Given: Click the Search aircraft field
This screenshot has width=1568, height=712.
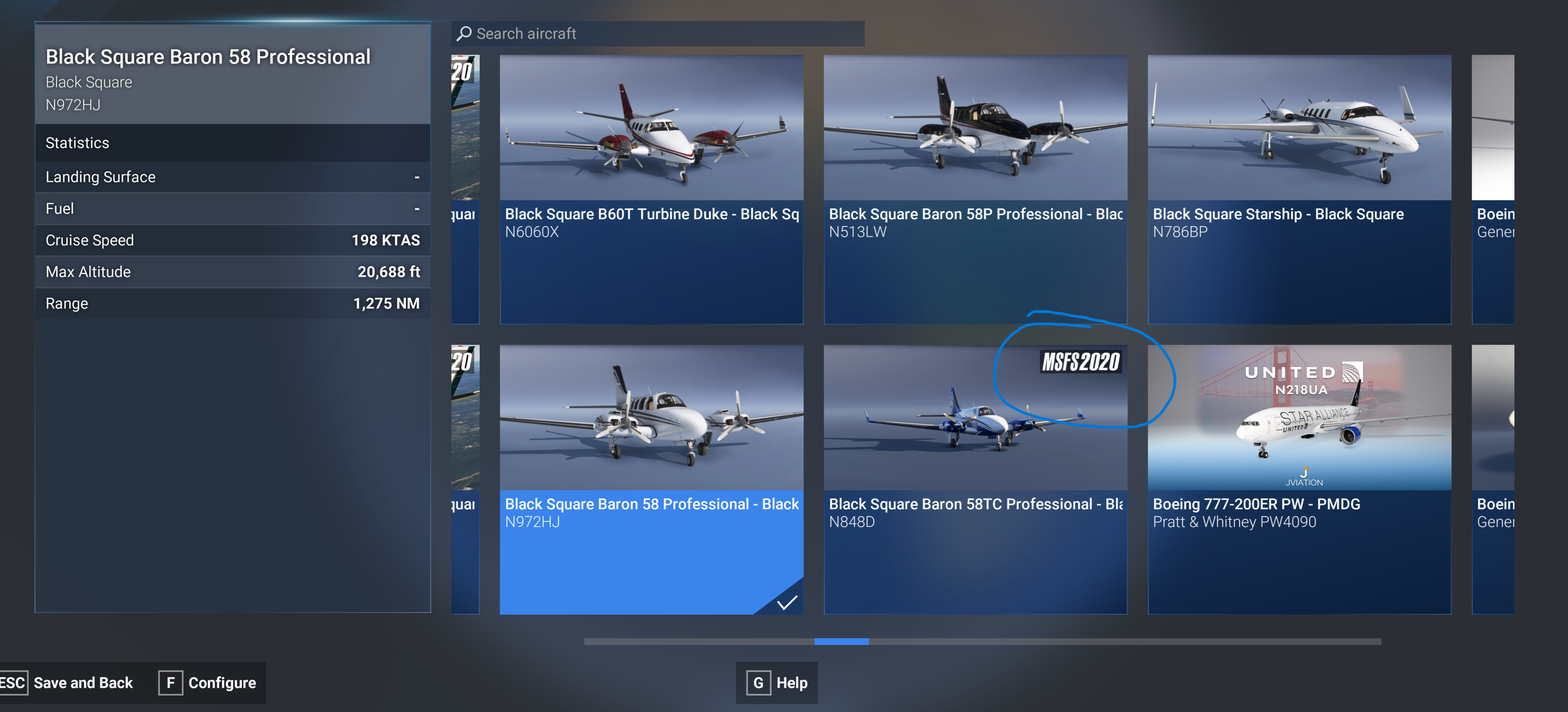Looking at the screenshot, I should coord(657,33).
